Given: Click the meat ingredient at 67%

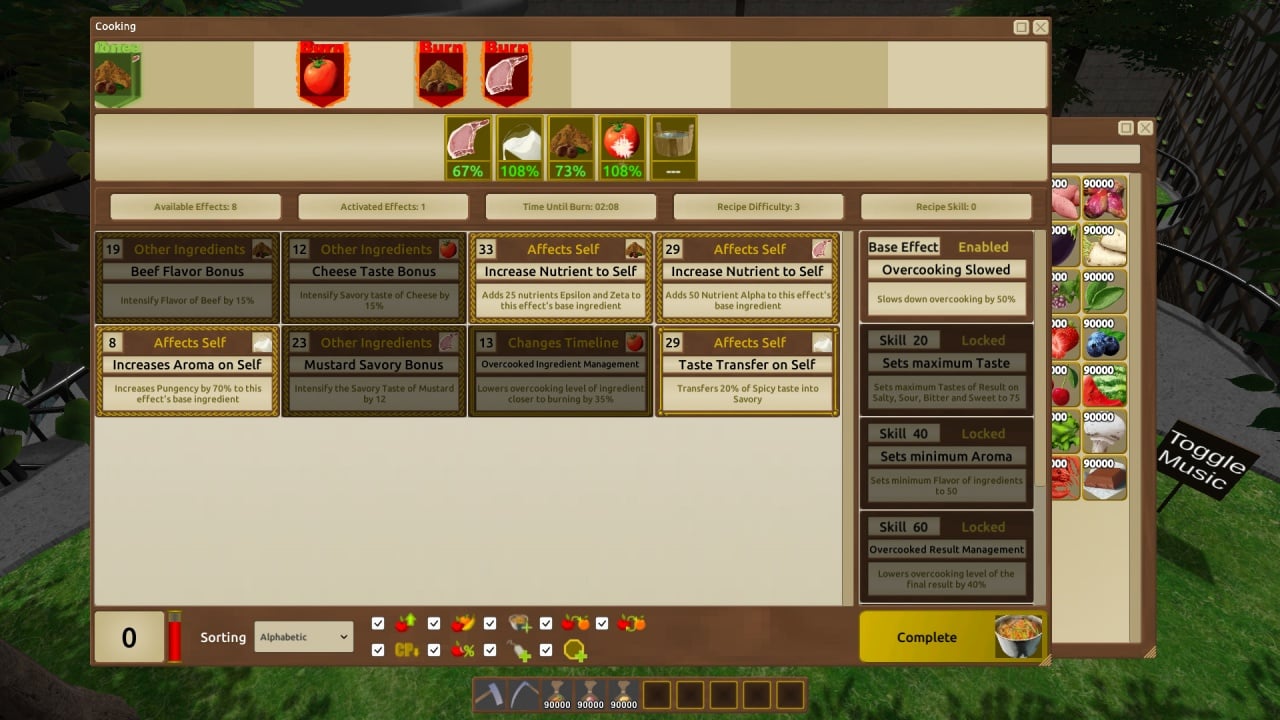Looking at the screenshot, I should 468,147.
